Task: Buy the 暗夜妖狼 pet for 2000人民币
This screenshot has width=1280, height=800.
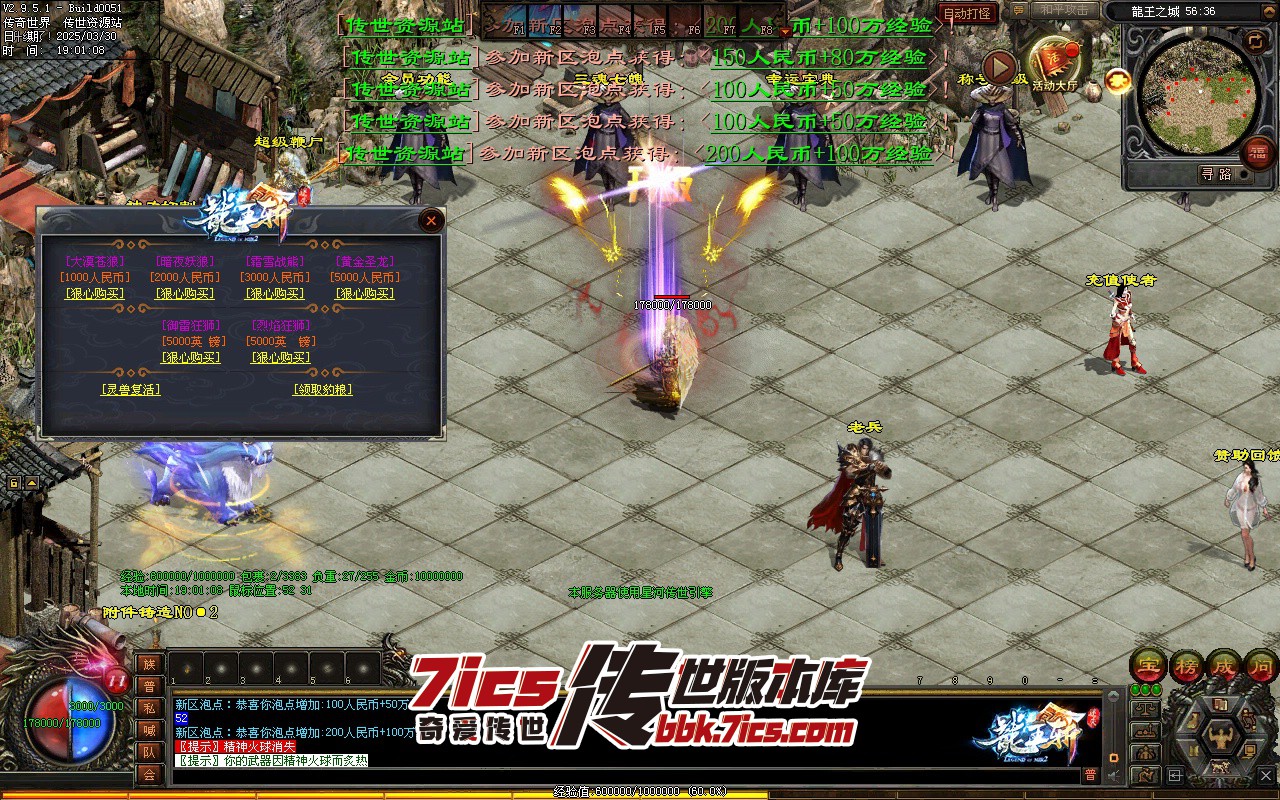Action: [x=185, y=294]
